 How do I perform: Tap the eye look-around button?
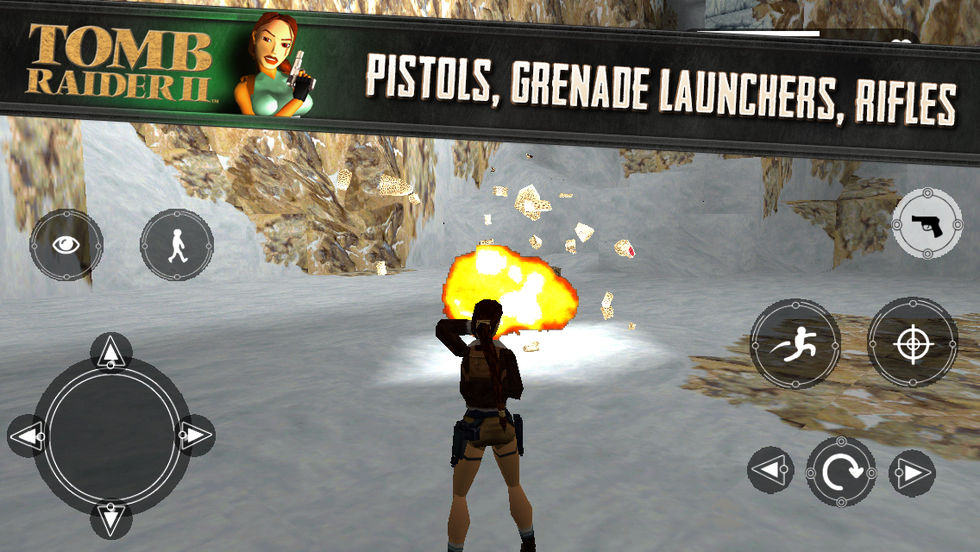[66, 245]
